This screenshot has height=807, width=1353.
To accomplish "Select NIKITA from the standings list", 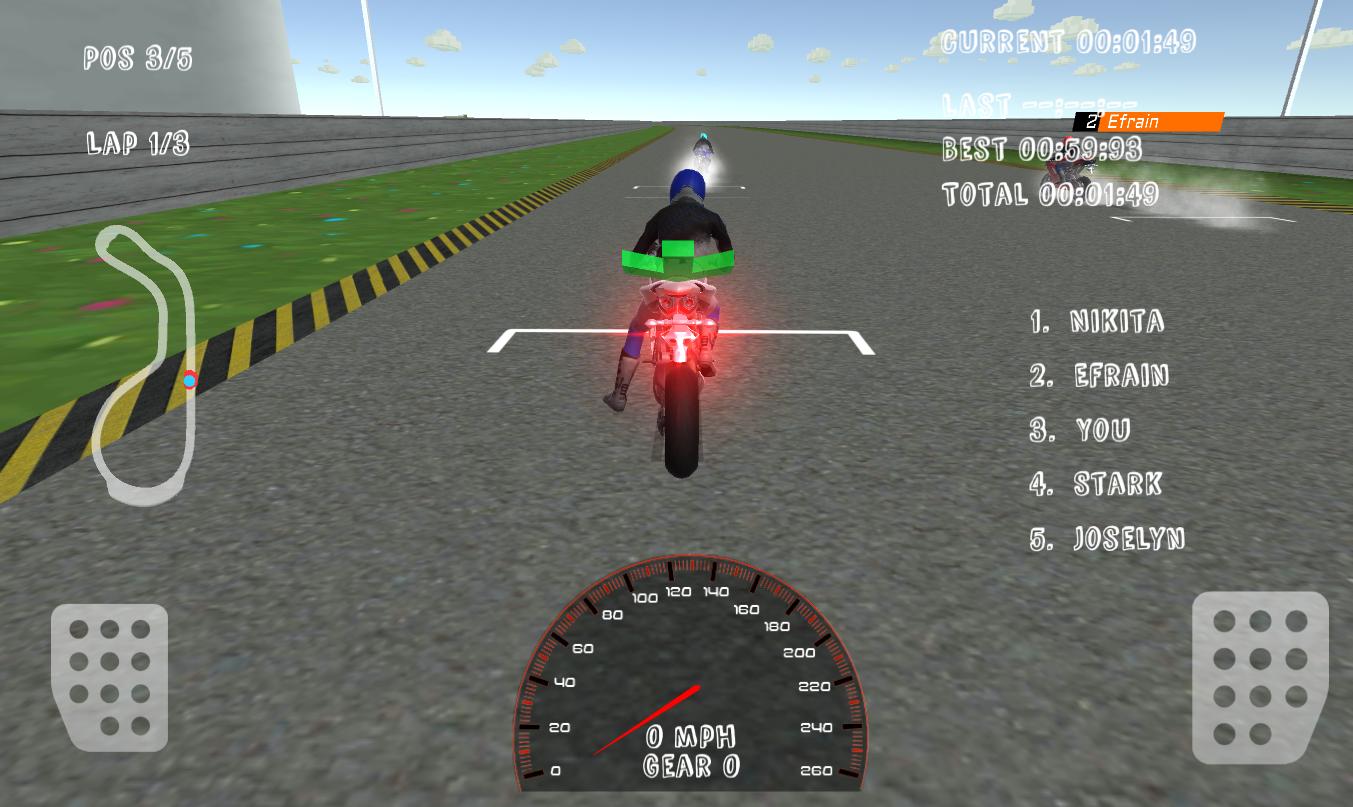I will 1097,322.
